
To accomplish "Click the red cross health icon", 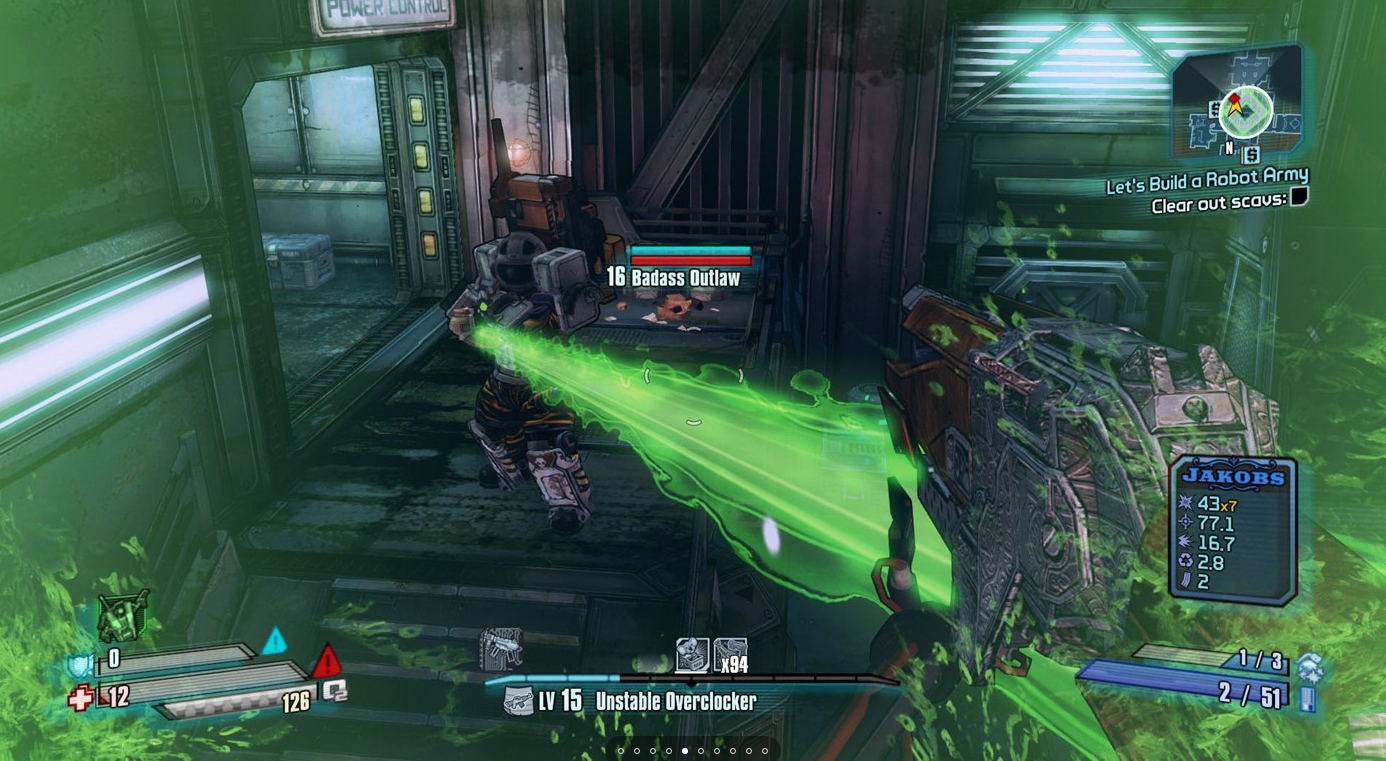I will (x=80, y=698).
